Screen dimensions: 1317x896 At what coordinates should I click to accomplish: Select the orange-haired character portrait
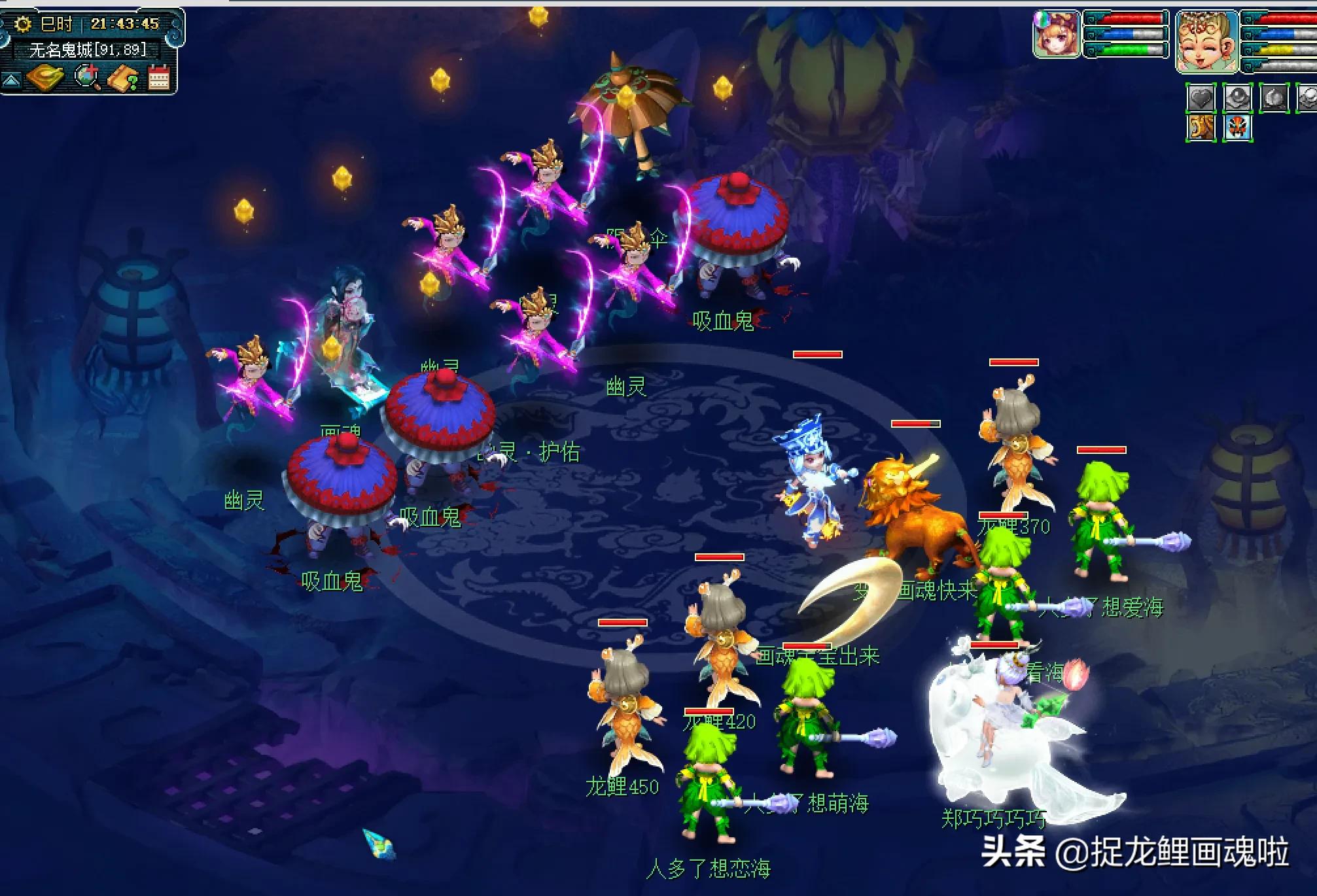point(1056,34)
